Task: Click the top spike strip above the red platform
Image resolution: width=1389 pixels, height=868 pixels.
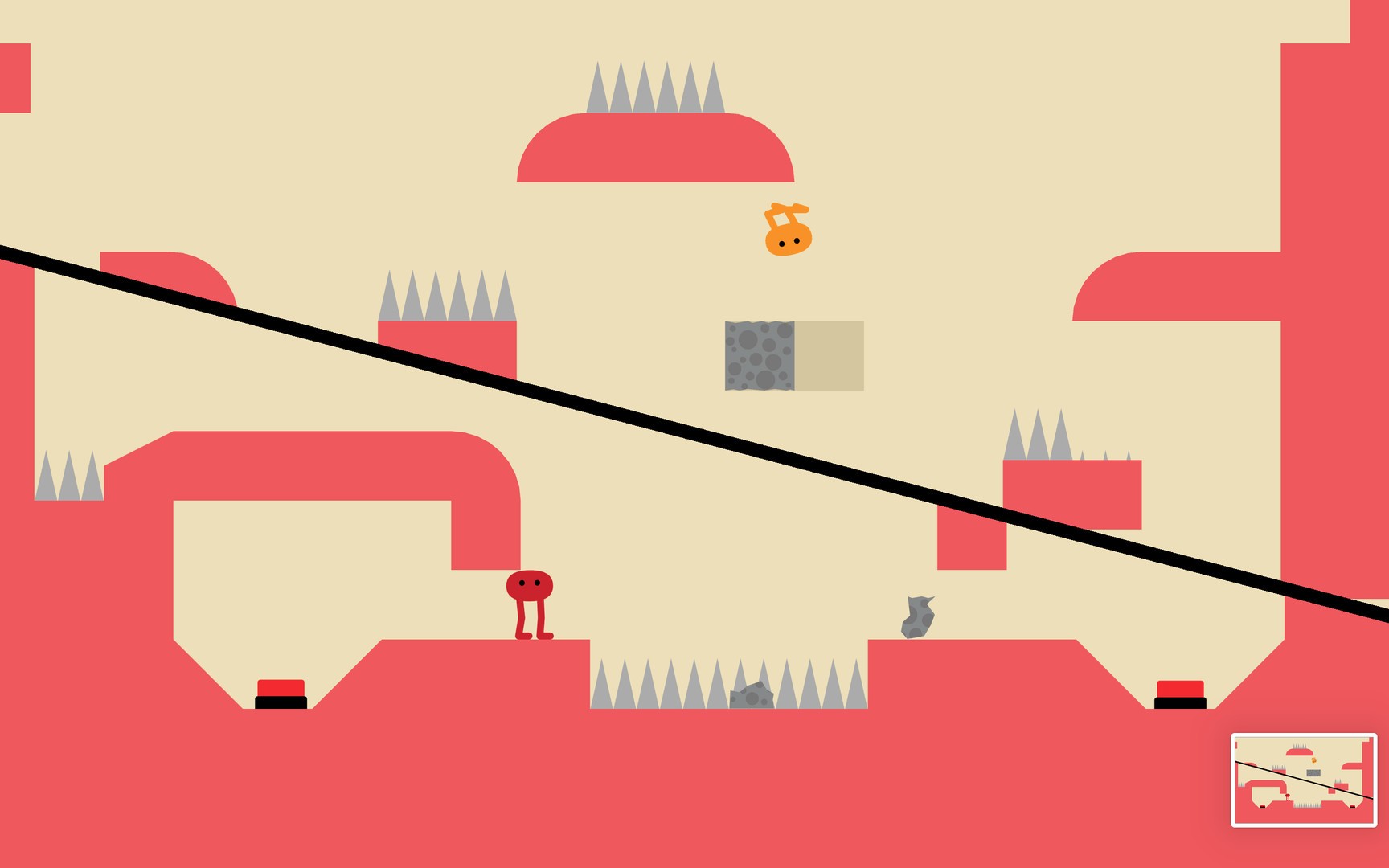Action: point(656,88)
